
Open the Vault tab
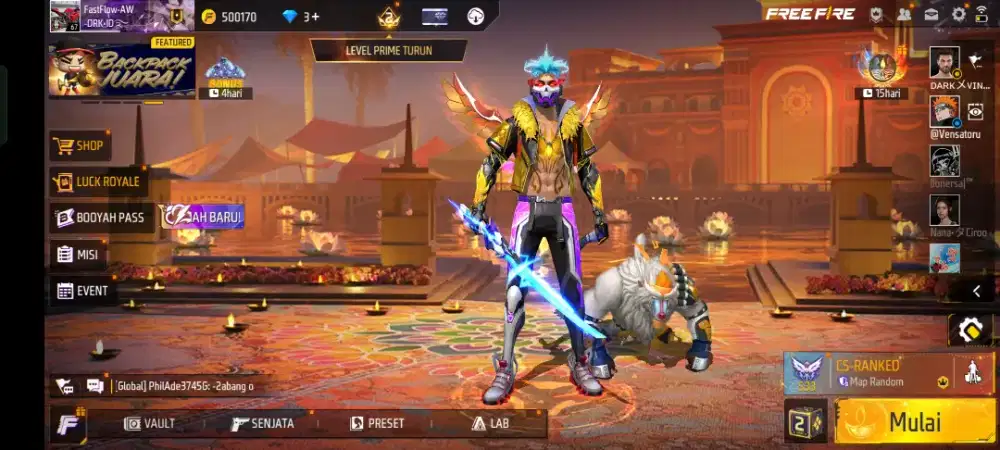[x=150, y=423]
